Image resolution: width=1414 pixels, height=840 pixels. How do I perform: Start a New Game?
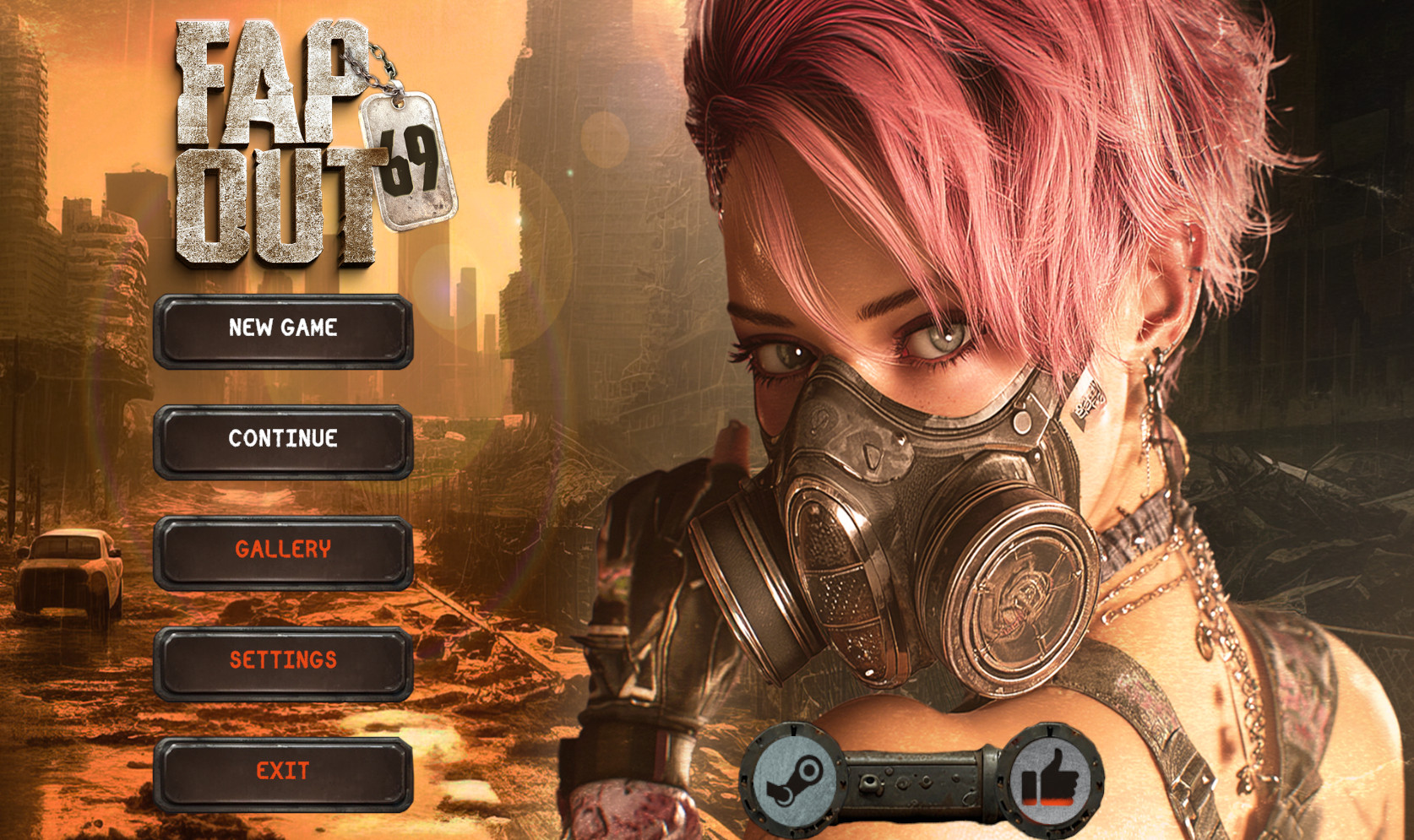click(283, 330)
